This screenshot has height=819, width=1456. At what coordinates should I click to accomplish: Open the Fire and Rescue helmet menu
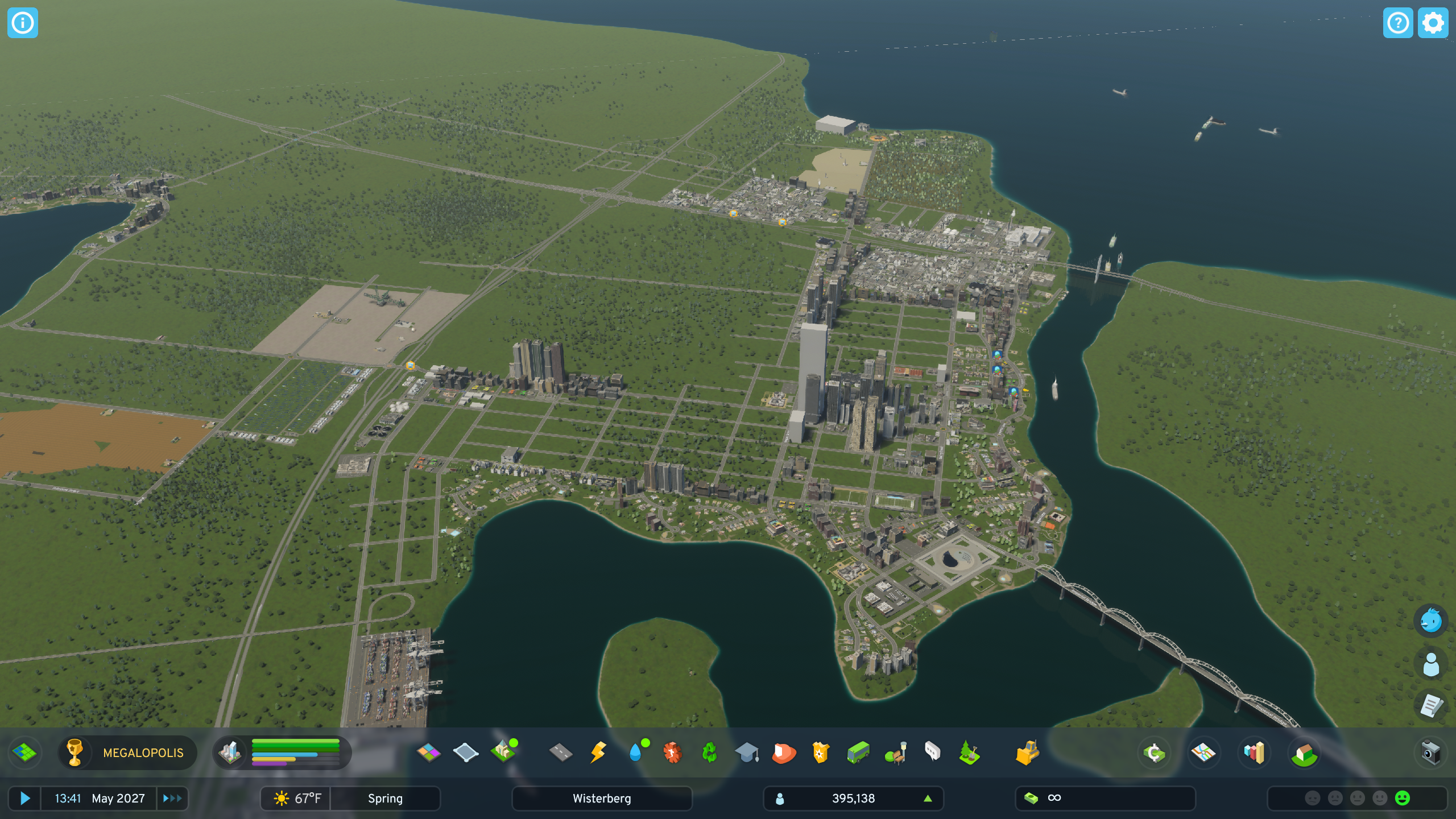[784, 752]
